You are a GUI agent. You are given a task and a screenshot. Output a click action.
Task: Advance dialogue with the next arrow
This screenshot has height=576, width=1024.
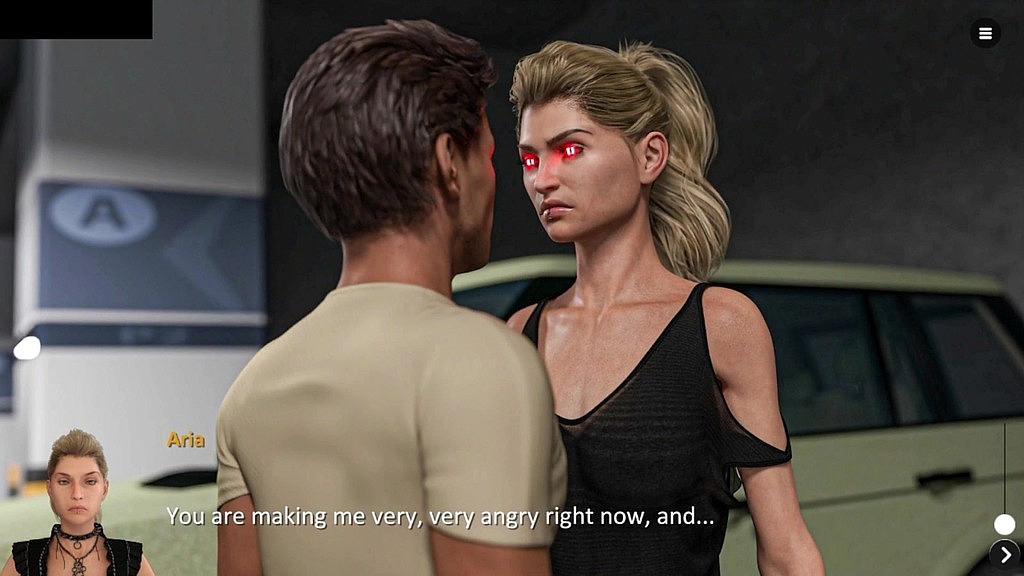point(1005,554)
